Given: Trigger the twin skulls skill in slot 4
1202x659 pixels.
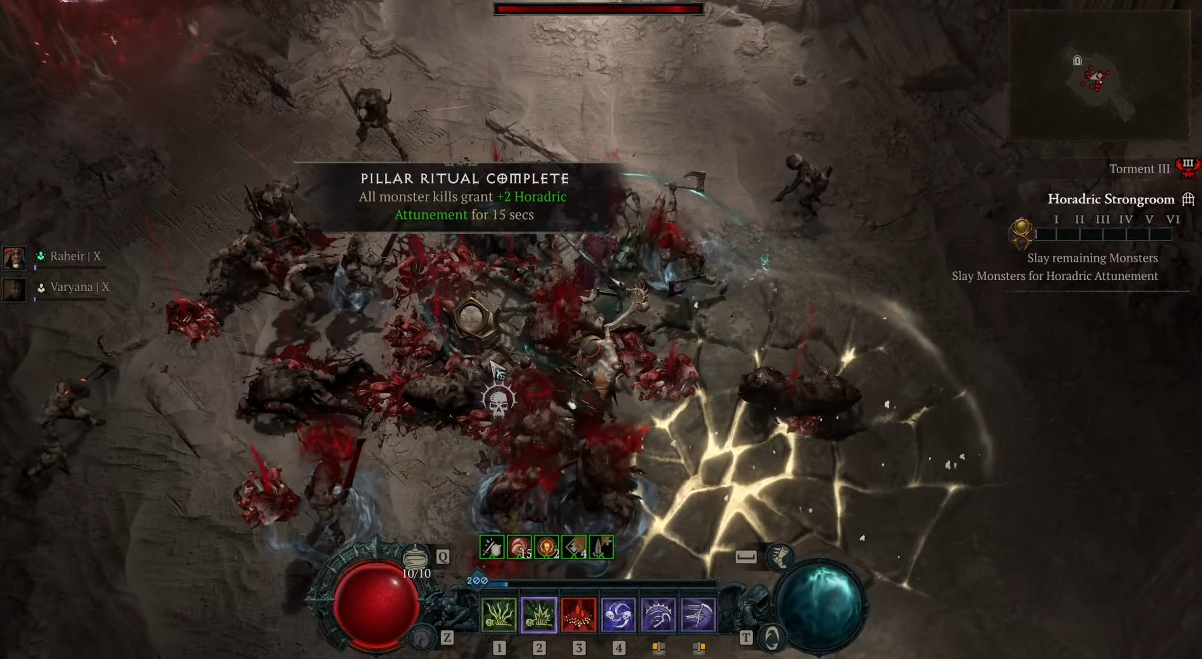Looking at the screenshot, I should 619,614.
